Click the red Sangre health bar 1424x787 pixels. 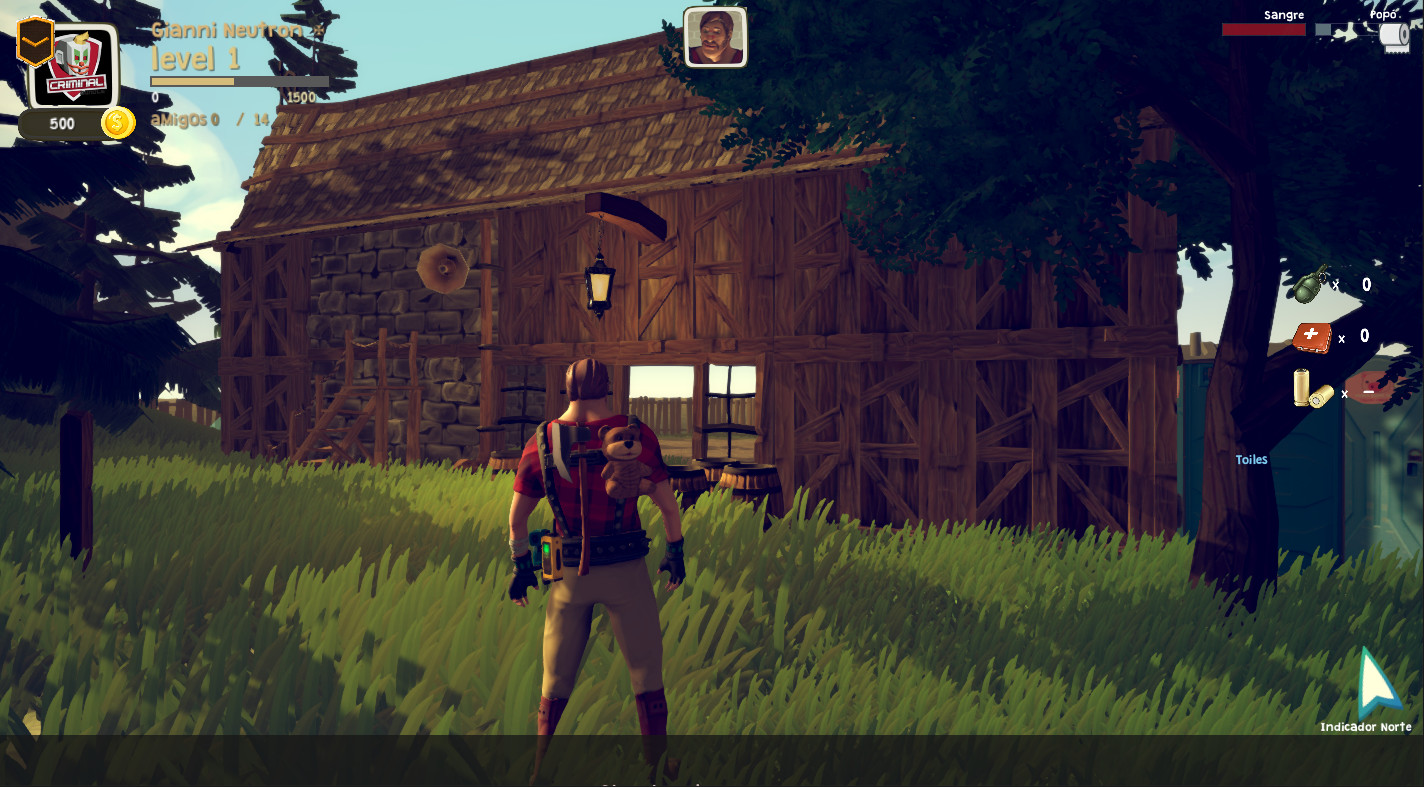[1263, 30]
